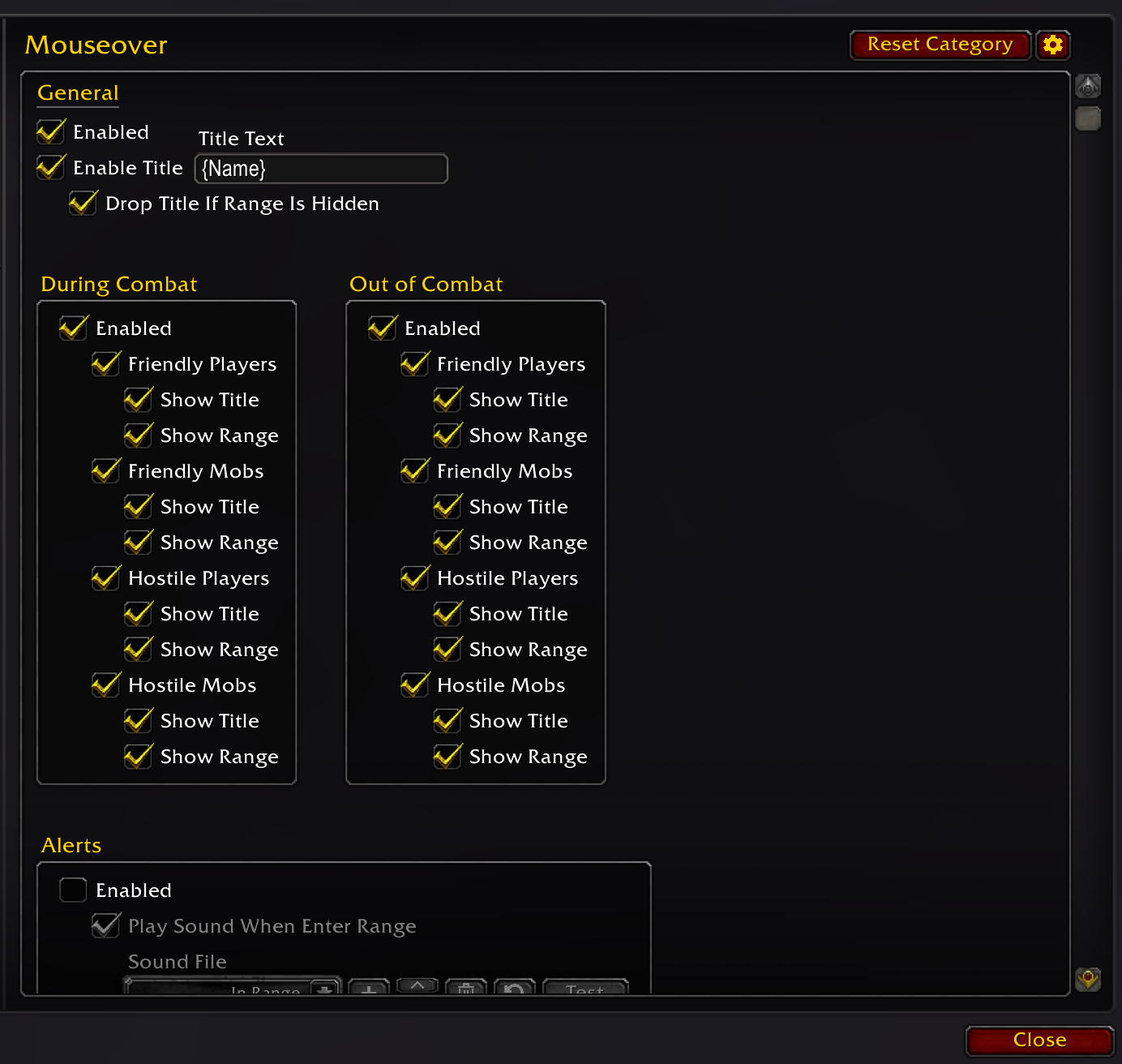Image resolution: width=1122 pixels, height=1064 pixels.
Task: Uncheck Drop Title If Range Is Hidden
Action: [83, 203]
